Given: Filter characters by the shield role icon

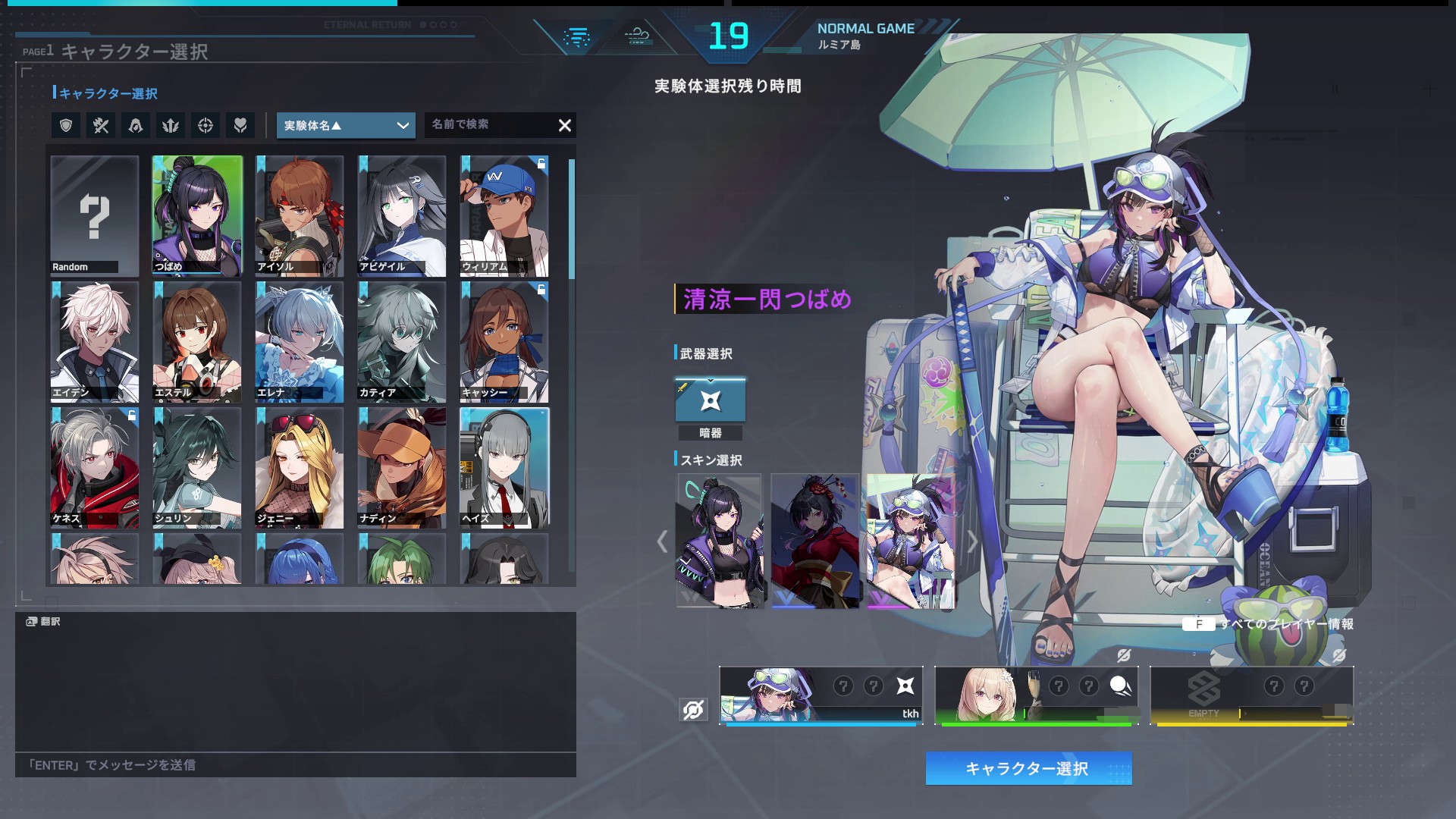Looking at the screenshot, I should pos(66,125).
